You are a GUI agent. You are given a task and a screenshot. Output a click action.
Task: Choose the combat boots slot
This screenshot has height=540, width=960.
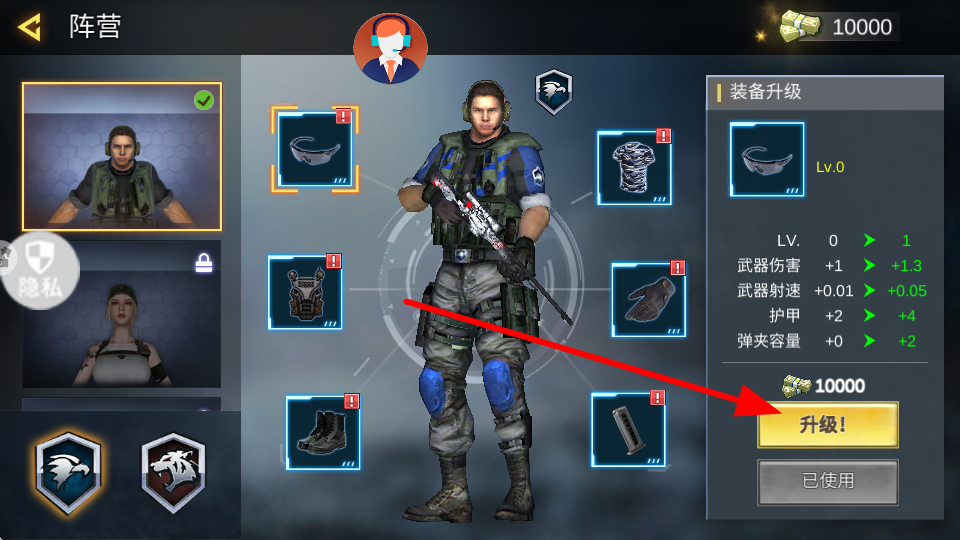tap(322, 433)
